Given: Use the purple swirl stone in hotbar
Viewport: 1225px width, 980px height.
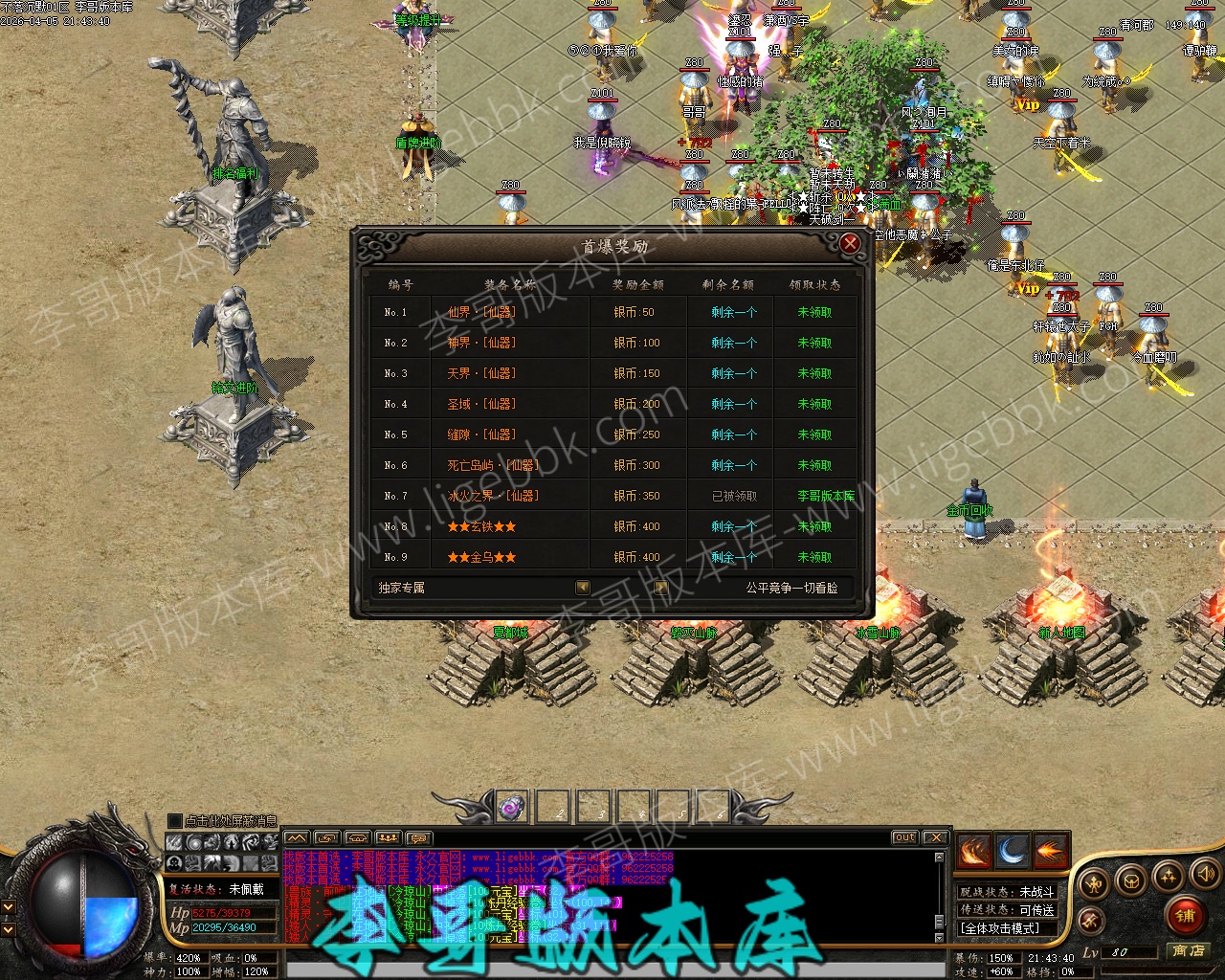Looking at the screenshot, I should [512, 808].
